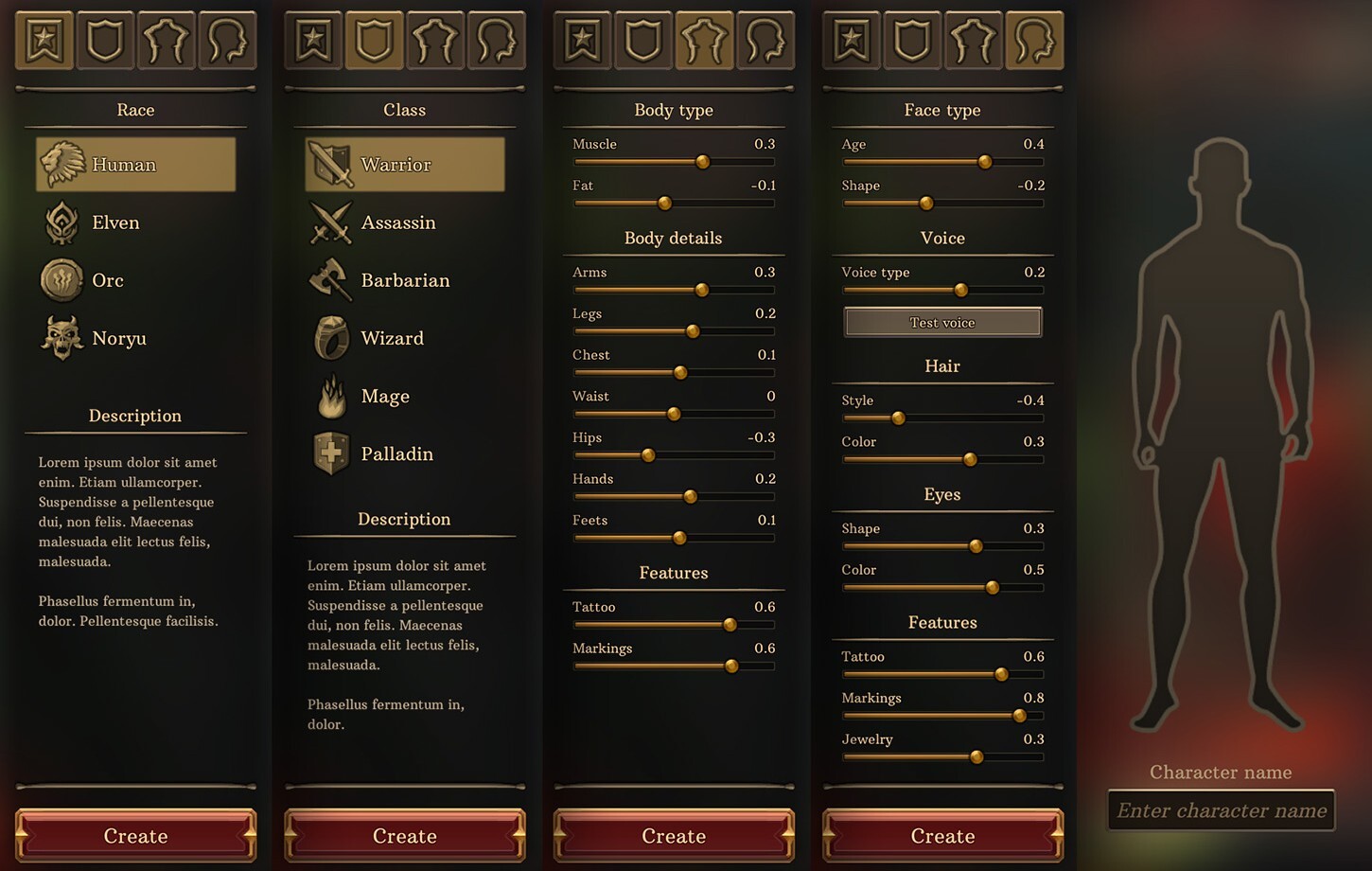Choose Human as the character race
Viewport: 1372px width, 871px height.
pos(134,163)
